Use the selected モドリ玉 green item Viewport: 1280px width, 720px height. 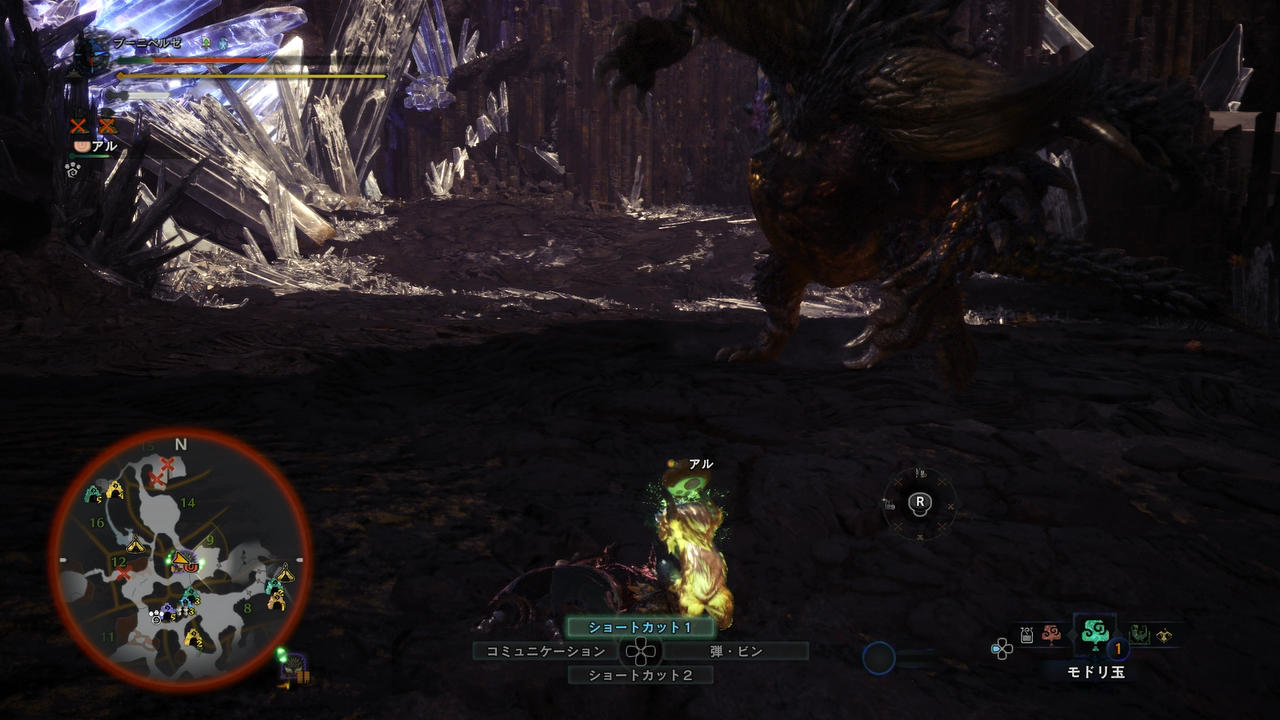[x=1093, y=634]
